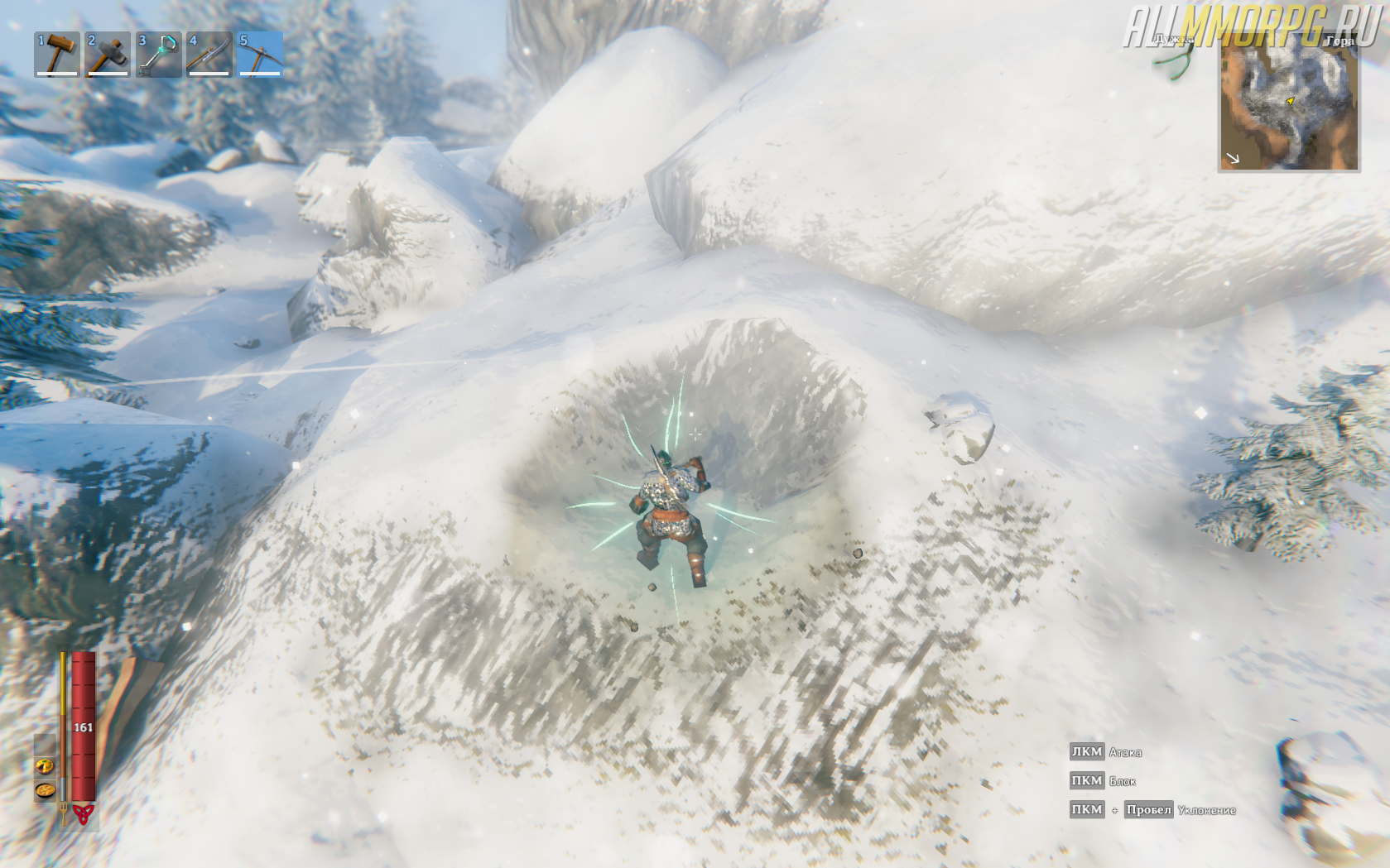Select the polearm in hotbar slot 4
Viewport: 1390px width, 868px height.
[209, 55]
